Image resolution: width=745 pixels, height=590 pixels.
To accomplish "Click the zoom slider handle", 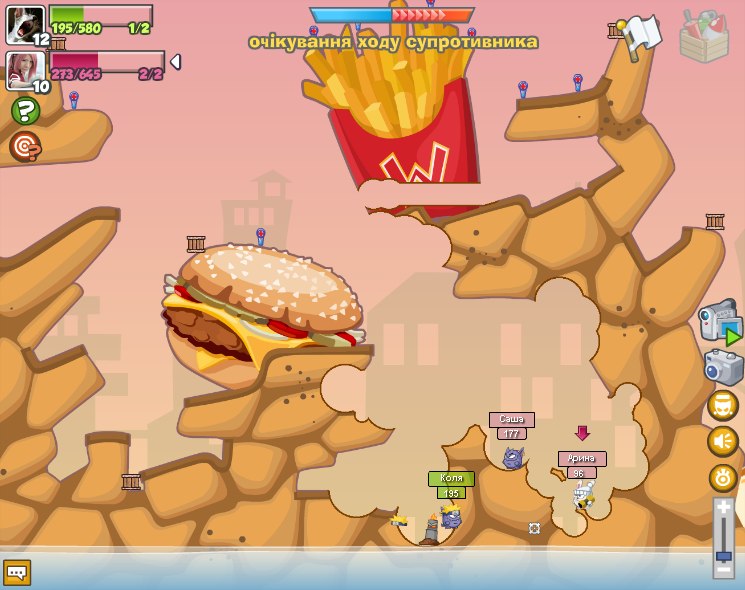I will point(723,555).
